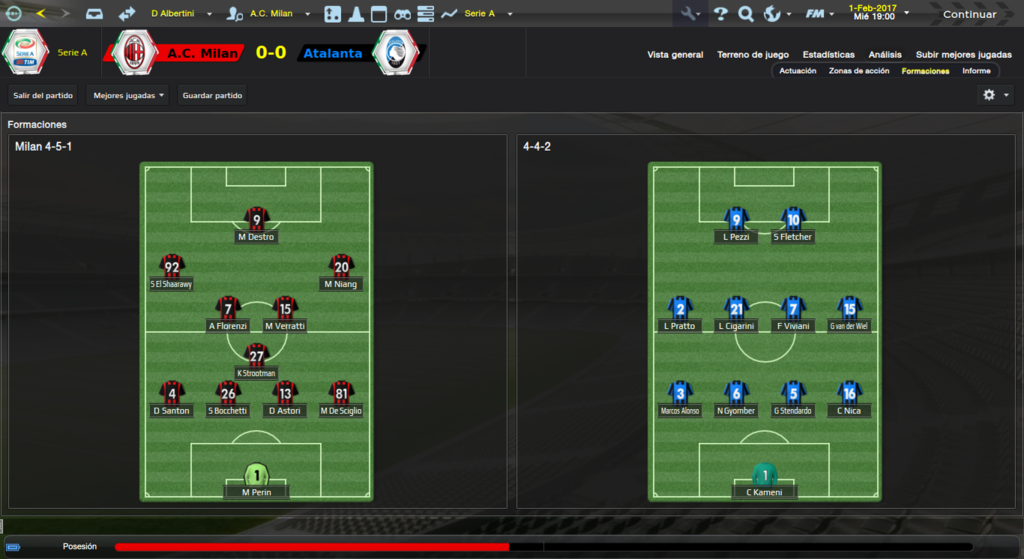Screen dimensions: 1024x559
Task: Continue the game with the Continuar button
Action: point(969,14)
